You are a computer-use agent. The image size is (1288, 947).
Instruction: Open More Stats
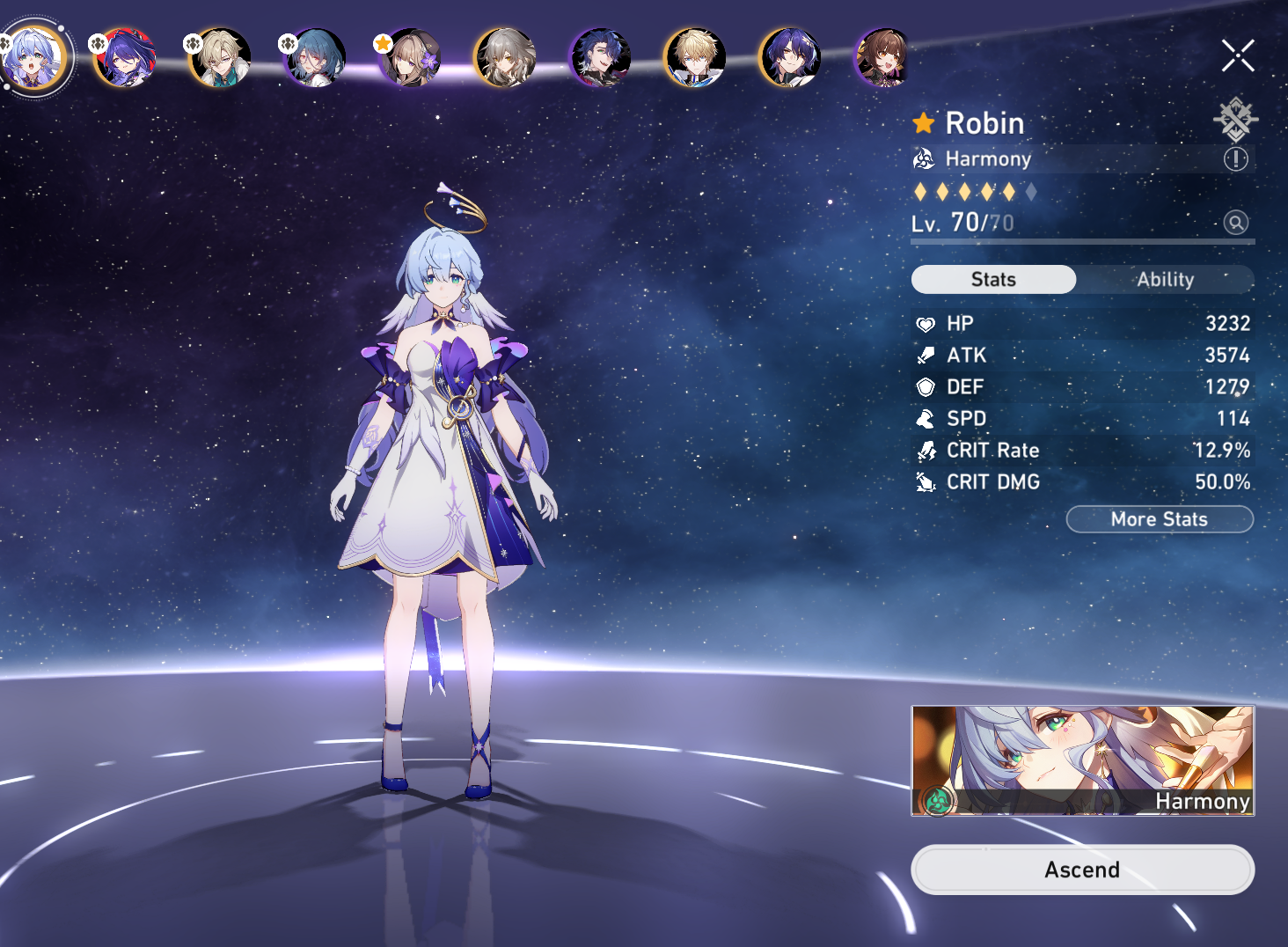pyautogui.click(x=1159, y=518)
